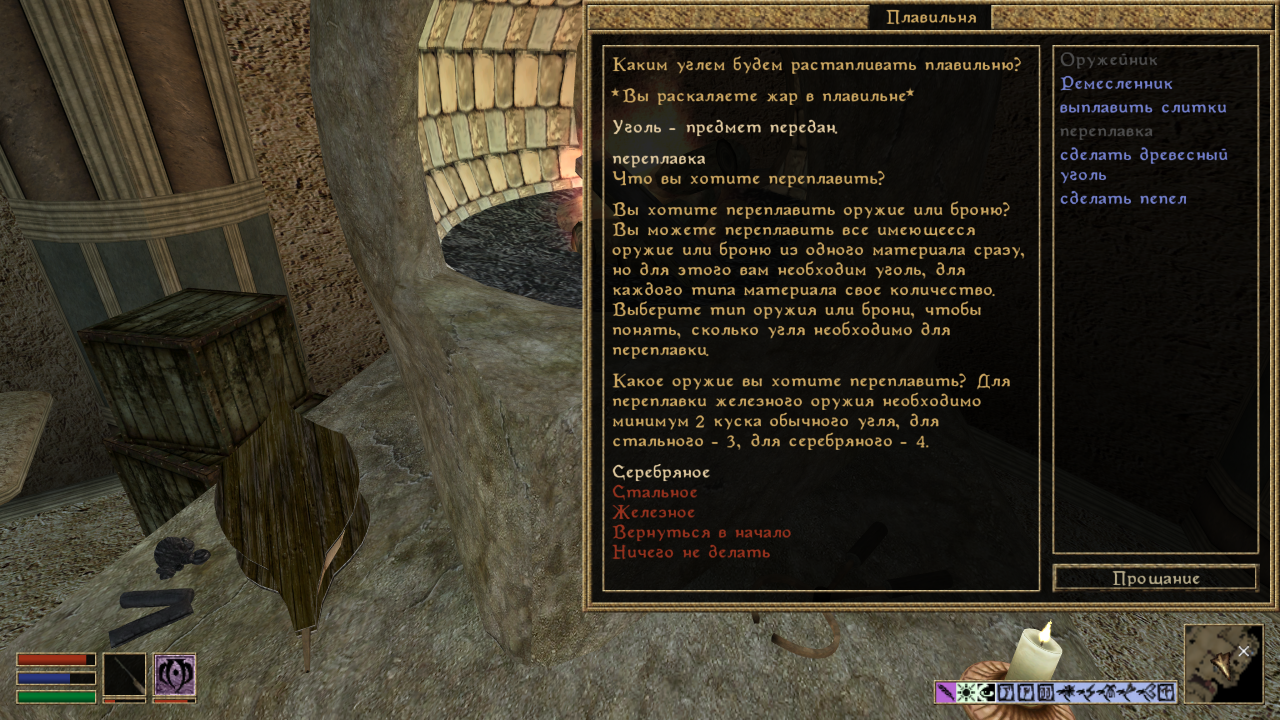Select the greyed "переплавка" topic
Viewport: 1280px width, 720px height.
click(1106, 131)
